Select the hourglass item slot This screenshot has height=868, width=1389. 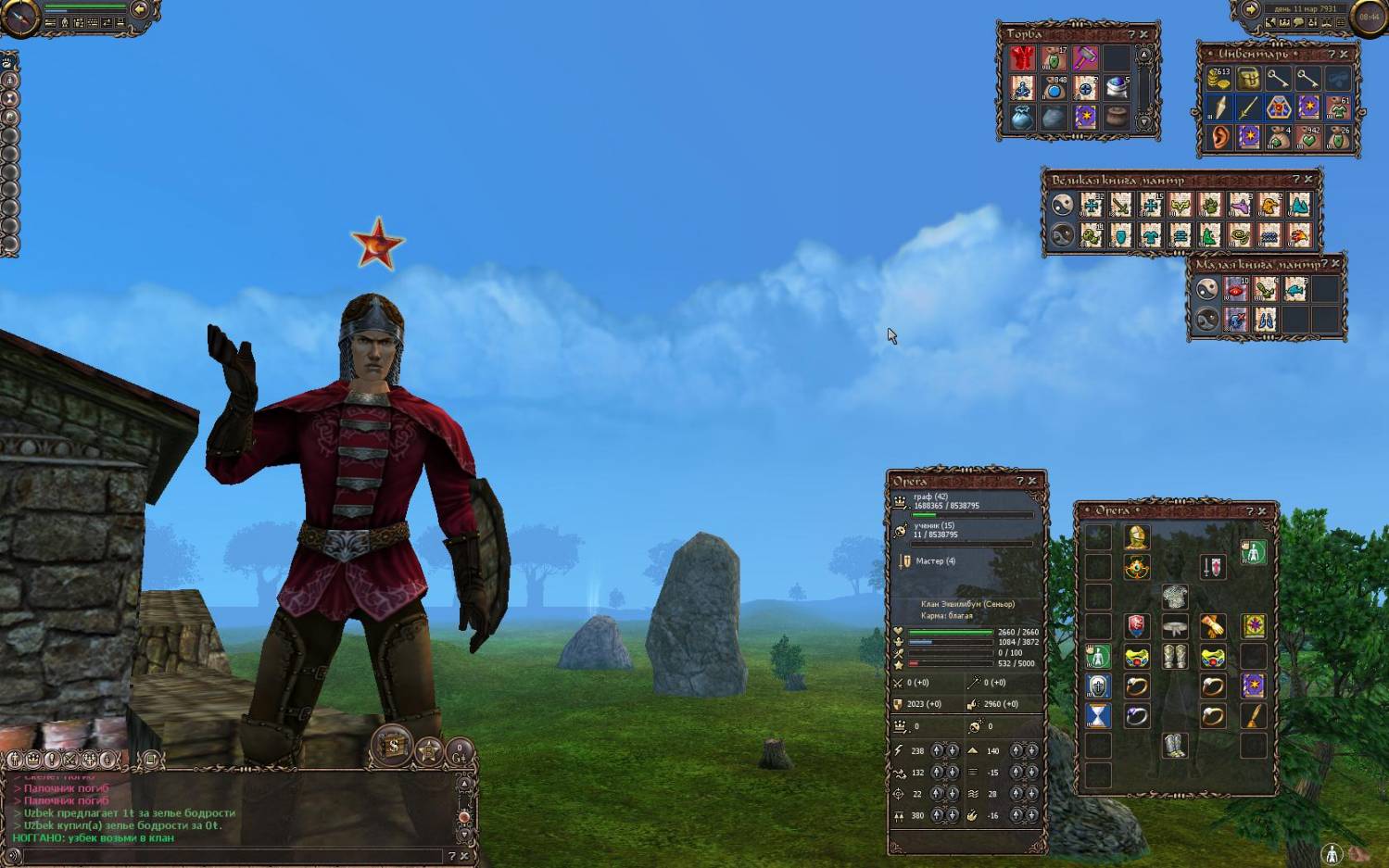pos(1098,716)
